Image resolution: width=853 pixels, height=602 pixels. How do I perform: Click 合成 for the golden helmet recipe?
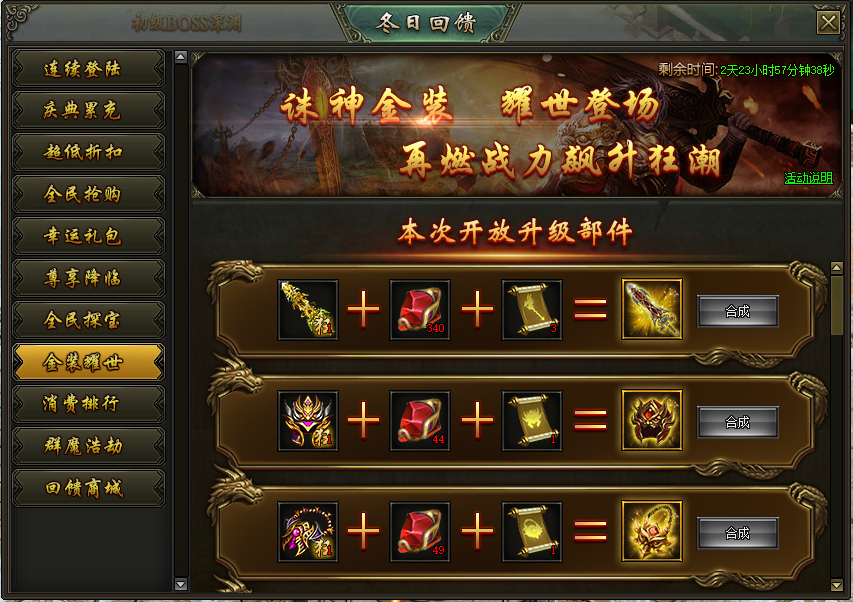coord(737,422)
